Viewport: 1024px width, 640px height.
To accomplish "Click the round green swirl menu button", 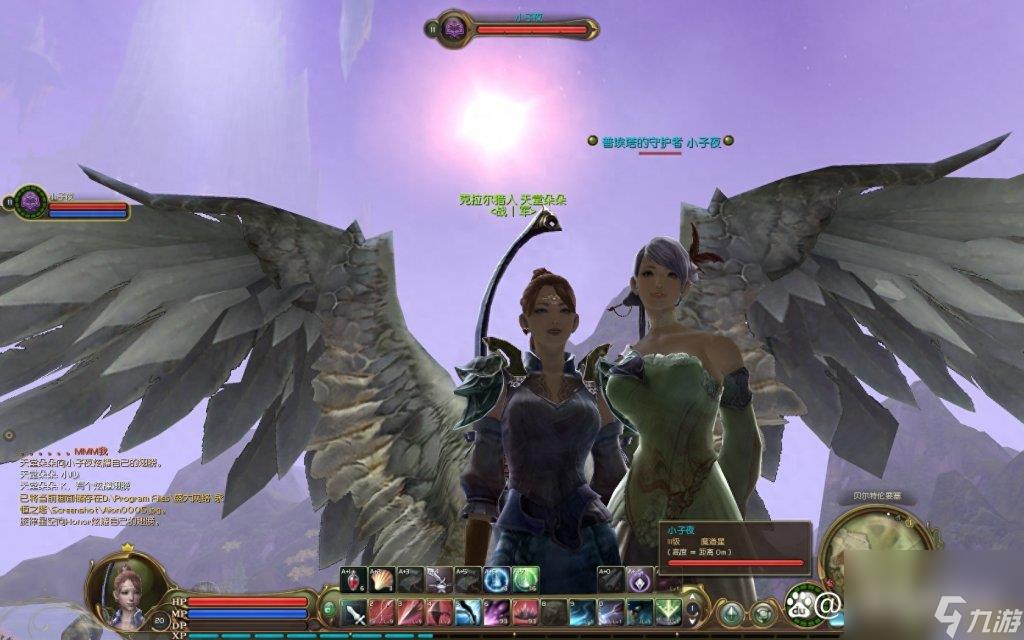I will coord(763,612).
